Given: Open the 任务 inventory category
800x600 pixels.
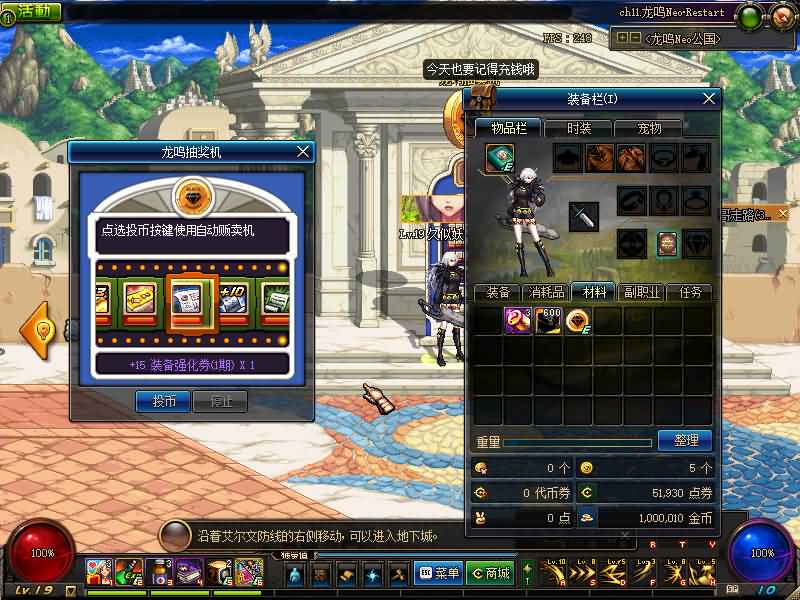Looking at the screenshot, I should 690,292.
